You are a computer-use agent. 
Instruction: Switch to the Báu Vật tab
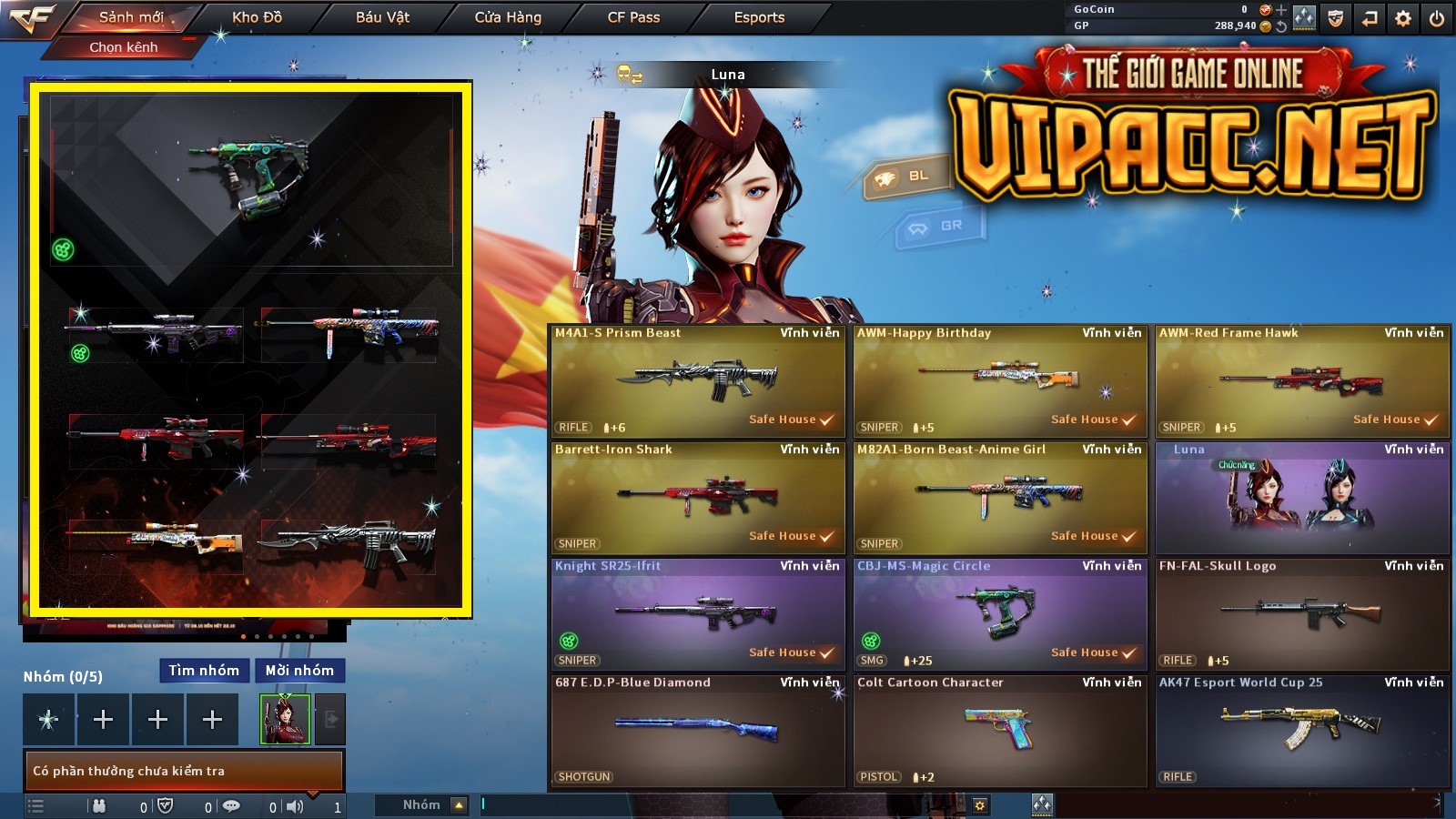(x=382, y=17)
